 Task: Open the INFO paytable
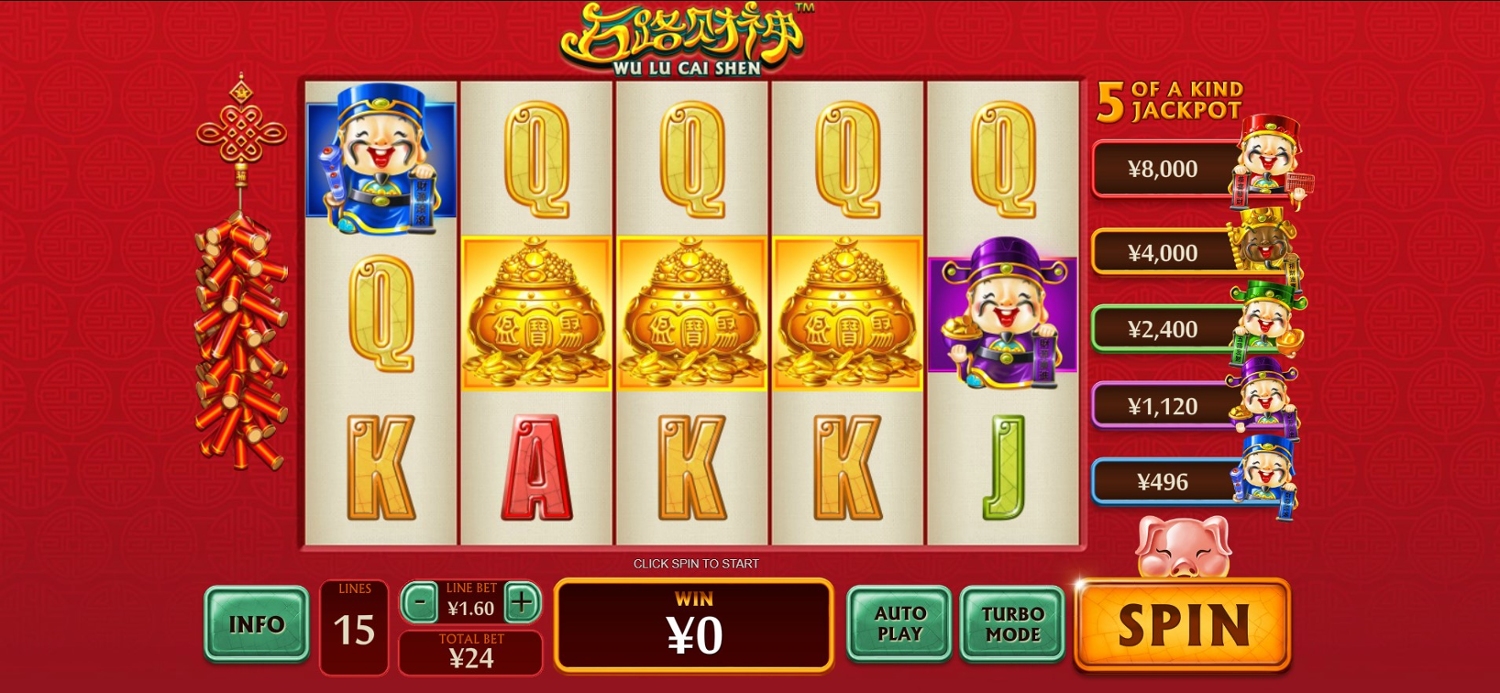pos(256,624)
